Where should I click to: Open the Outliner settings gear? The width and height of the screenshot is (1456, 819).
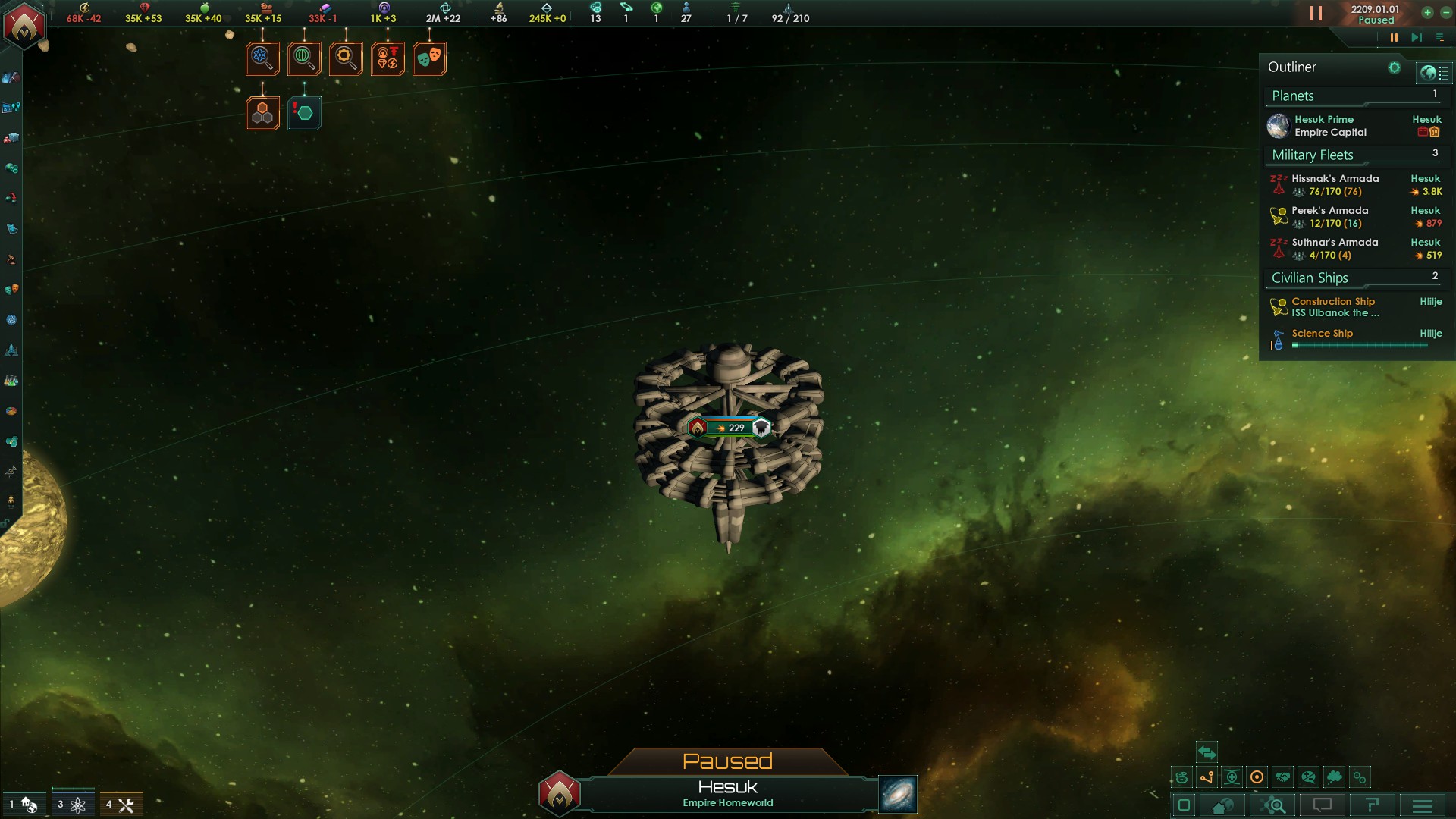(x=1394, y=67)
